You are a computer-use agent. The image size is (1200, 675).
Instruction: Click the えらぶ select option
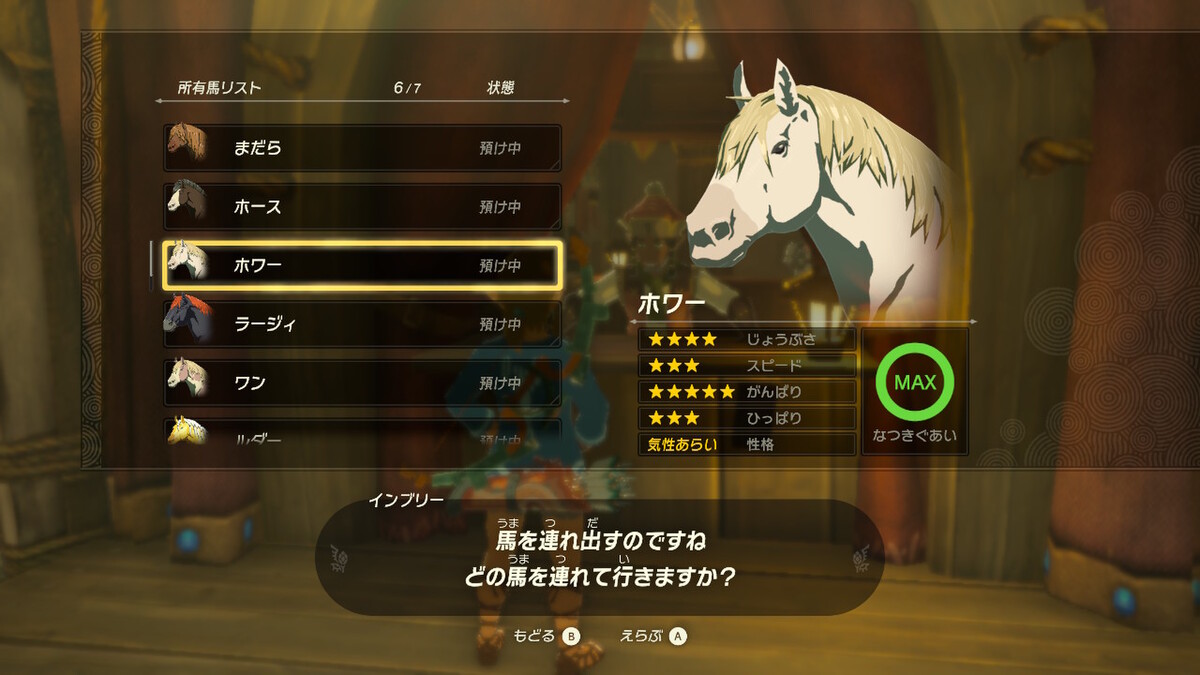click(654, 636)
